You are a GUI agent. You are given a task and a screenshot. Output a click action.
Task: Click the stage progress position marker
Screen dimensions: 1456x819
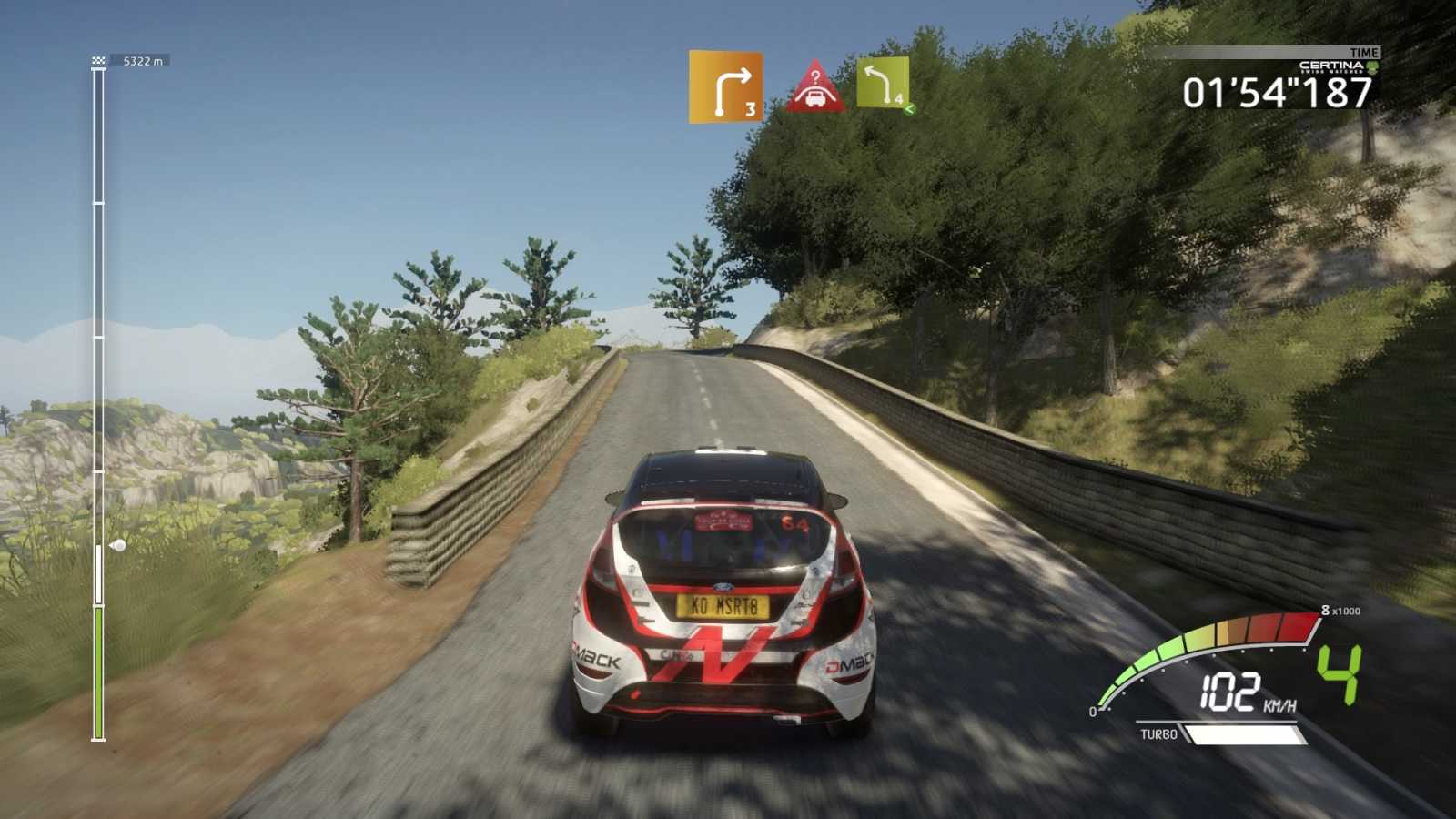[116, 546]
